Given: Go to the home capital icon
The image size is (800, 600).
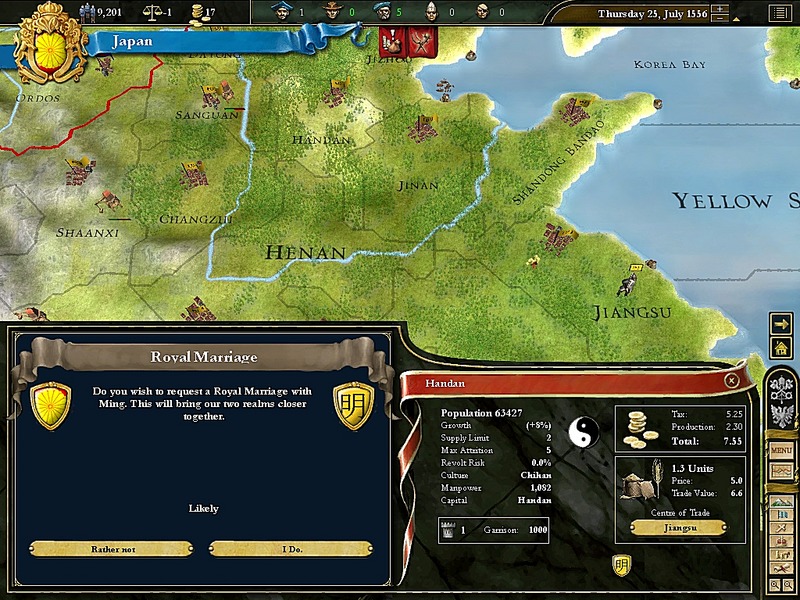Looking at the screenshot, I should 781,347.
